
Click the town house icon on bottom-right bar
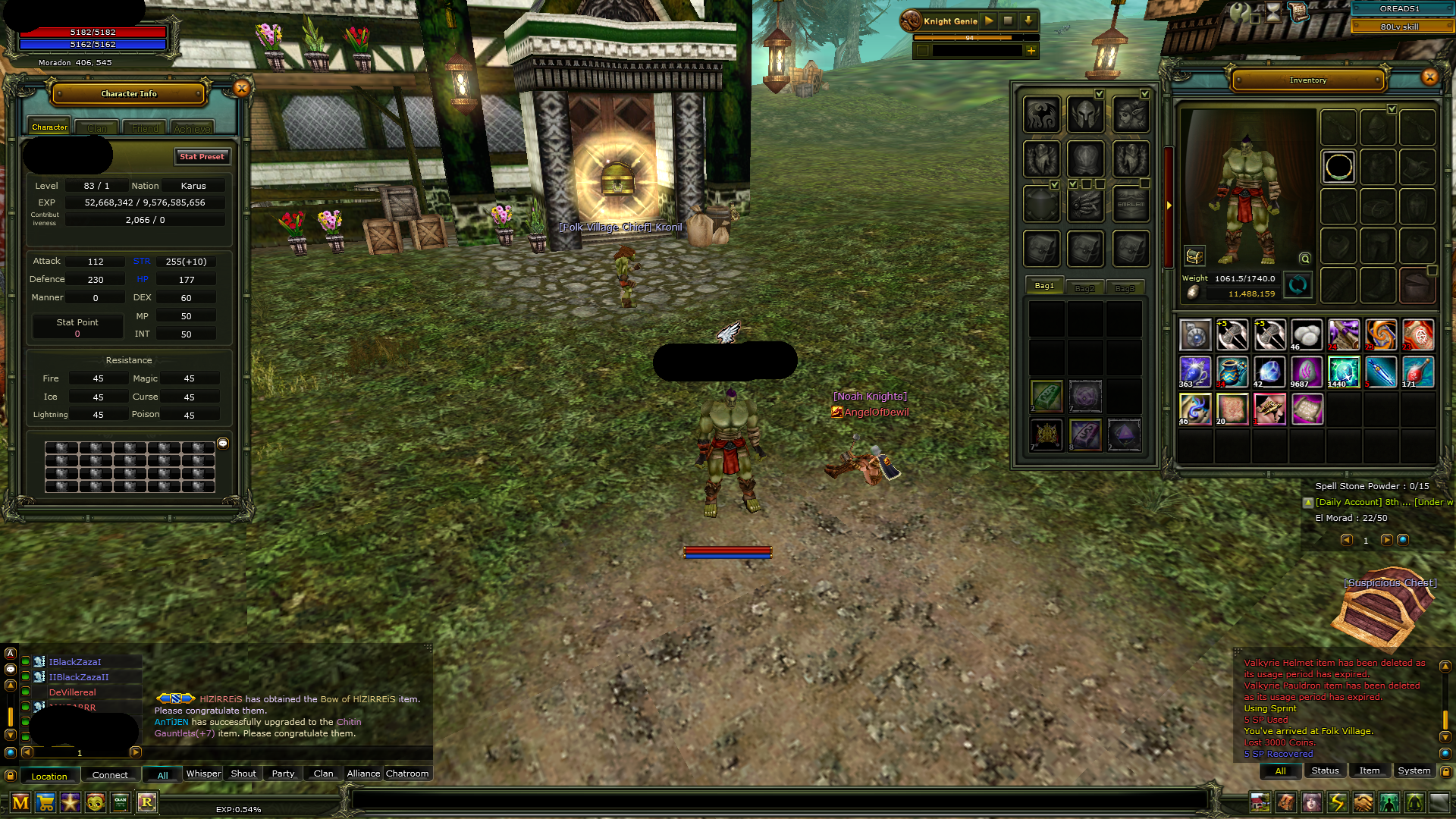tap(1260, 802)
